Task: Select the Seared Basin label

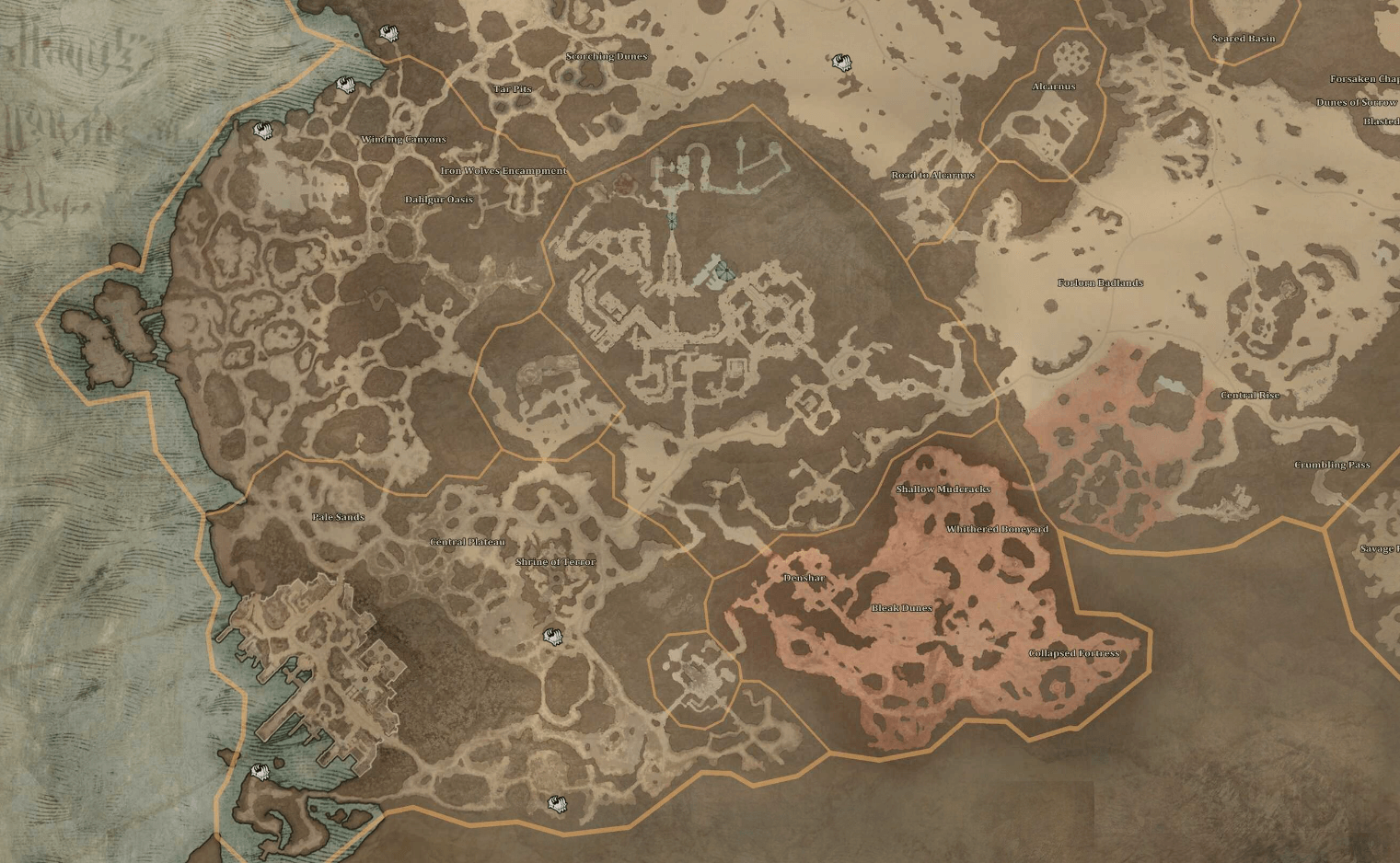Action: click(x=1244, y=39)
